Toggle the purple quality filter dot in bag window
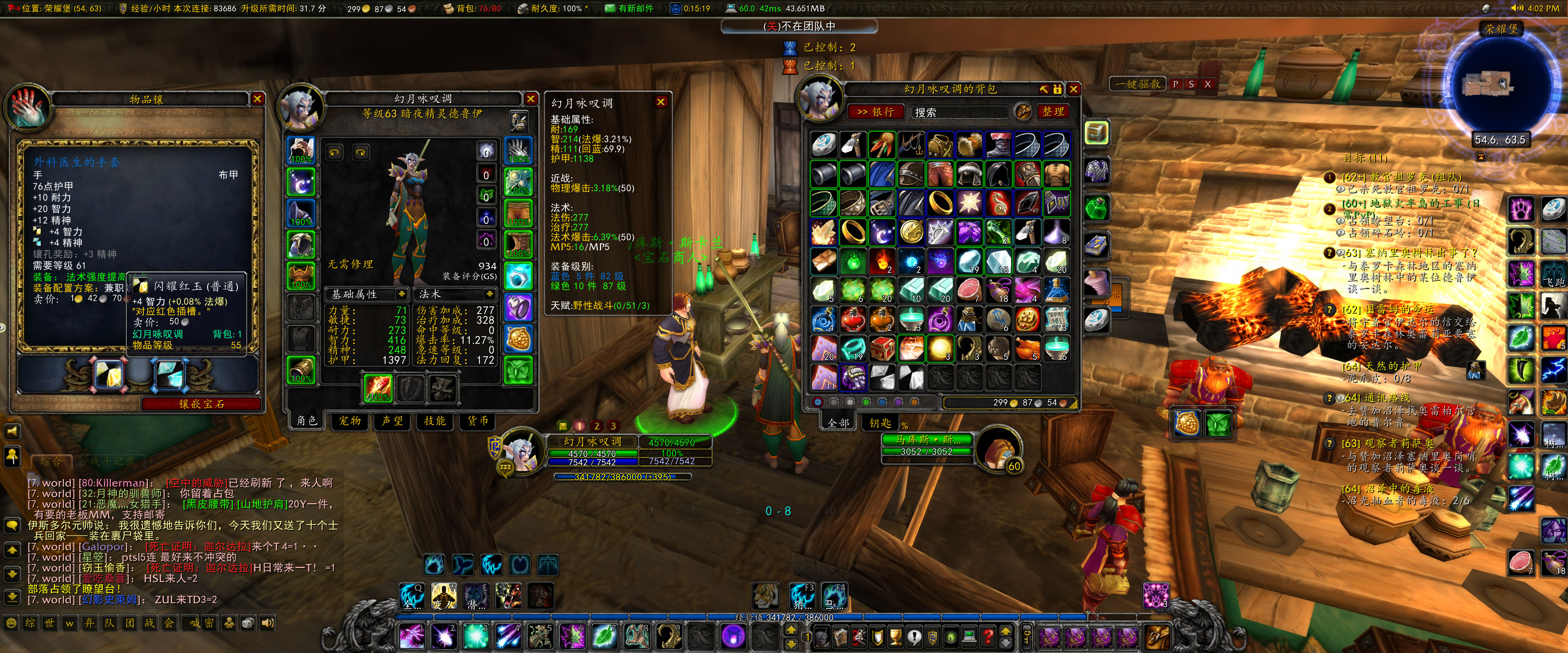Viewport: 1568px width, 653px height. (x=898, y=403)
